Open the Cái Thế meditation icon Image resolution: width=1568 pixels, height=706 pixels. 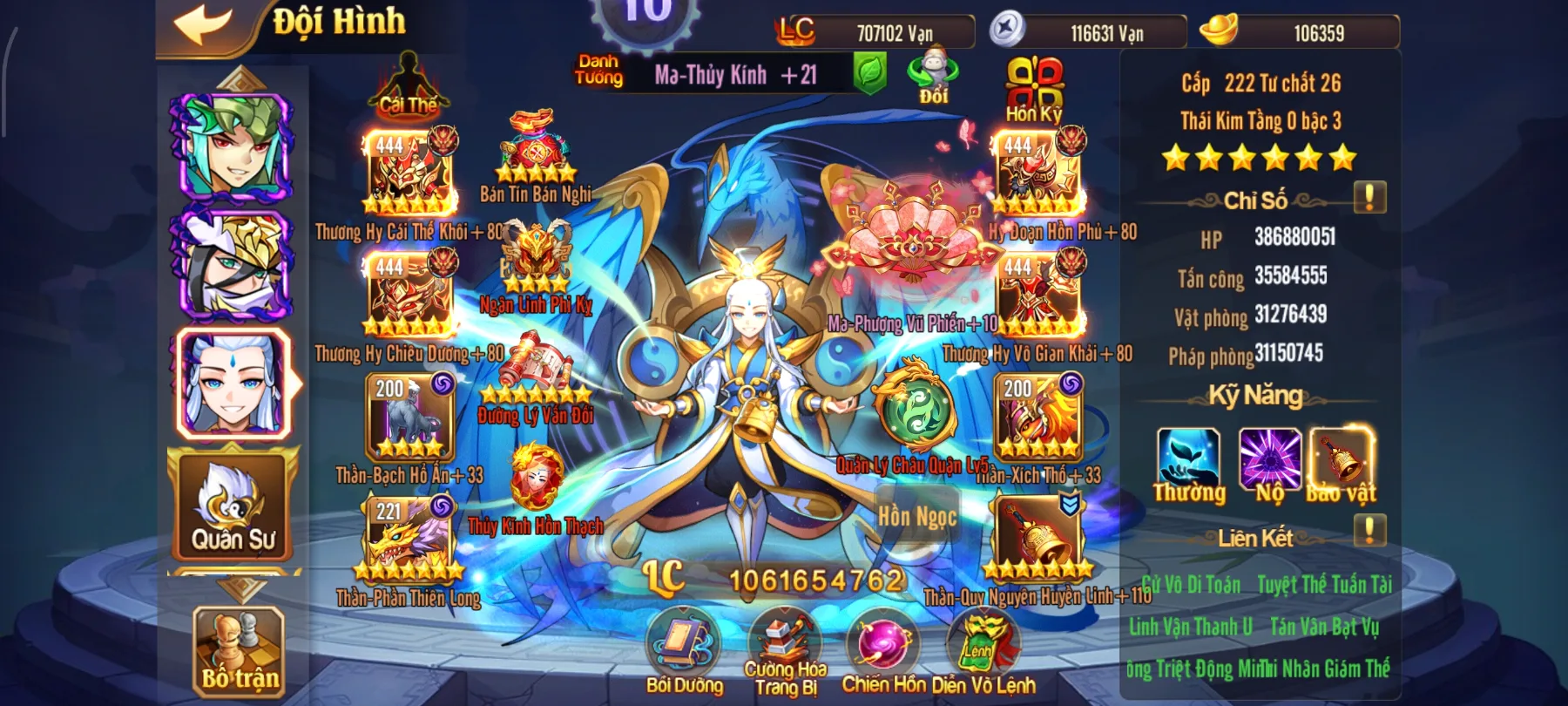coord(408,84)
